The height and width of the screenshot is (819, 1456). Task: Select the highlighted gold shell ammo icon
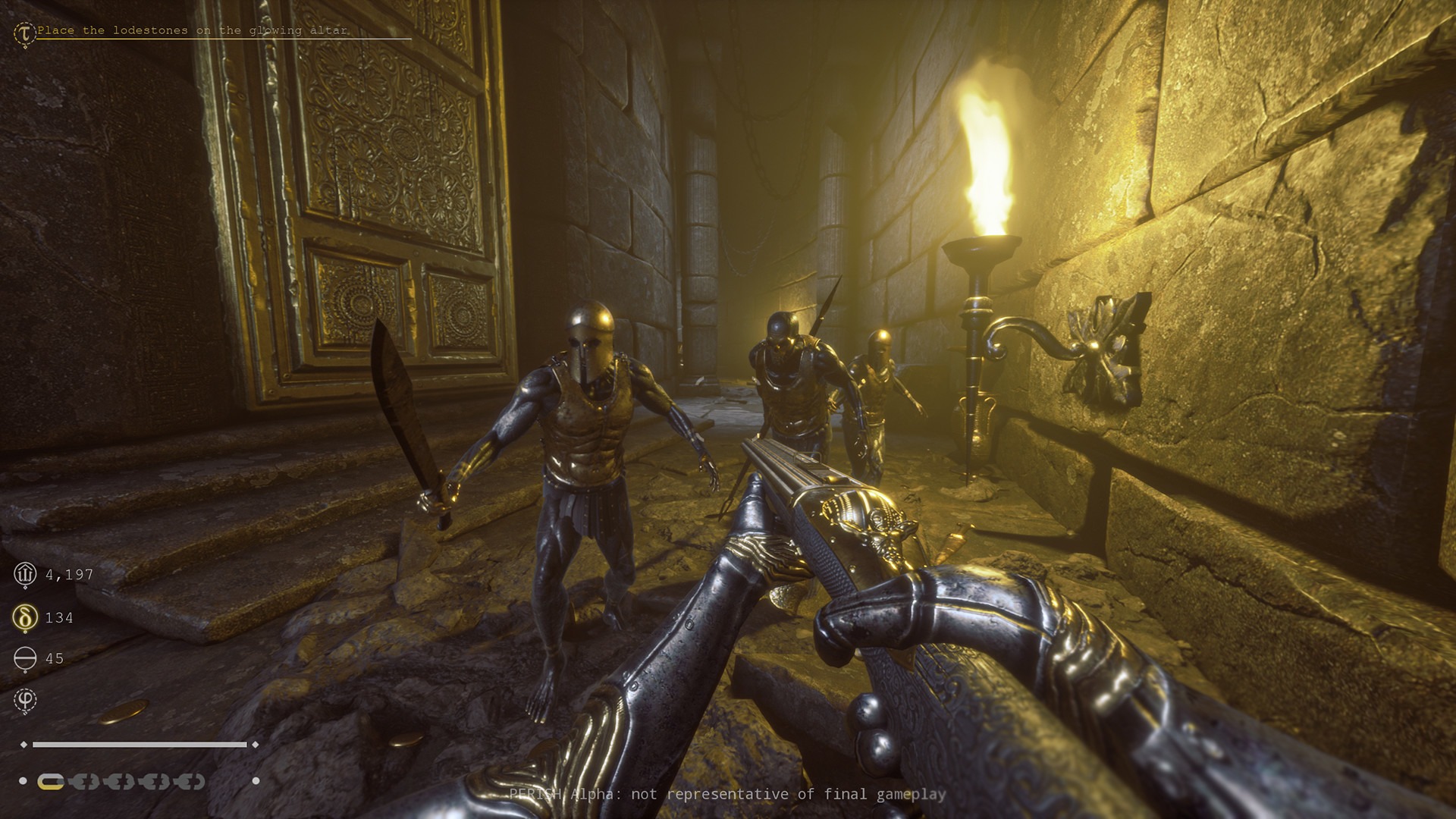51,782
